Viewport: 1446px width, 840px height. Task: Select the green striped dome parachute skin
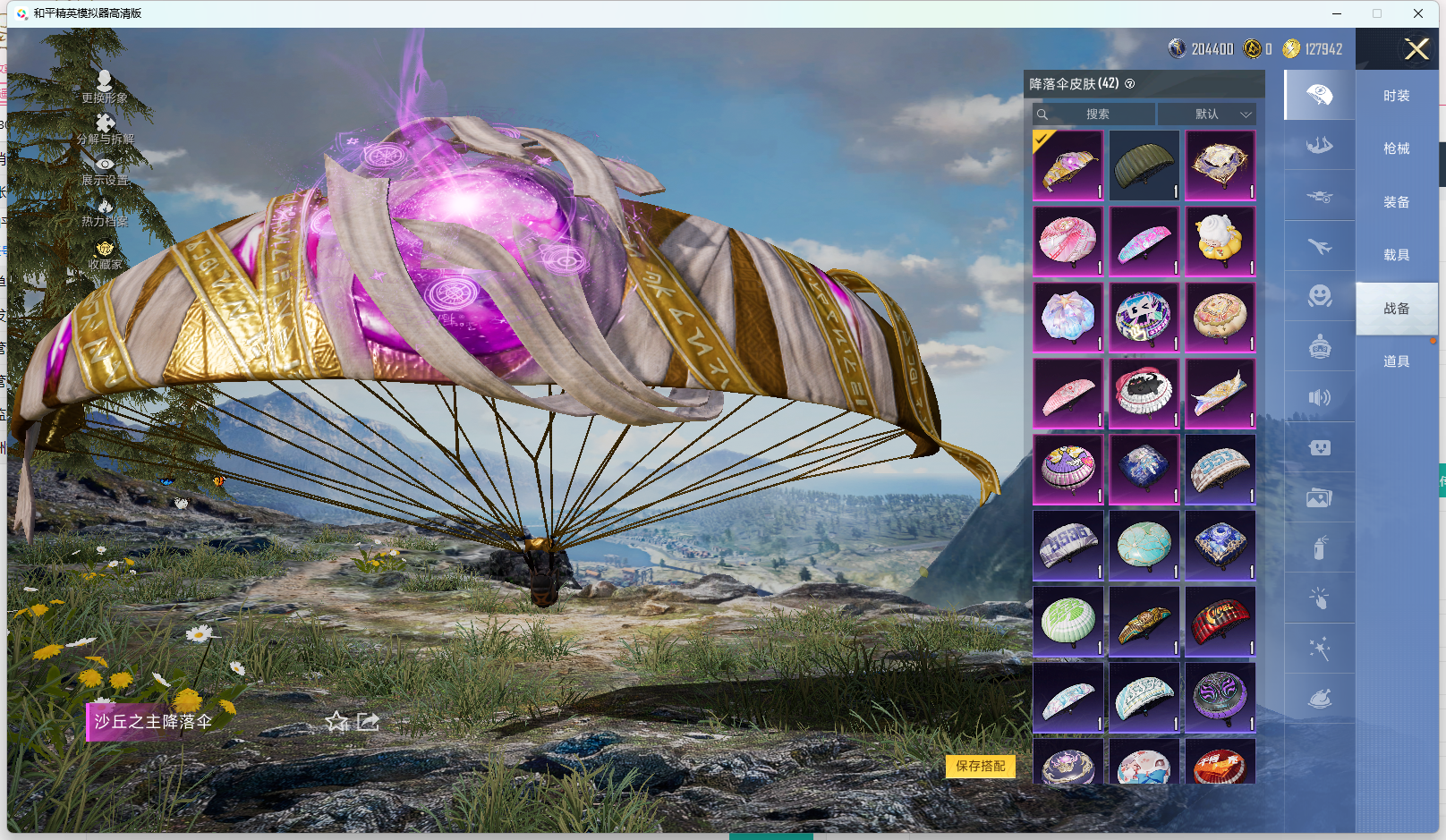pyautogui.click(x=1067, y=621)
